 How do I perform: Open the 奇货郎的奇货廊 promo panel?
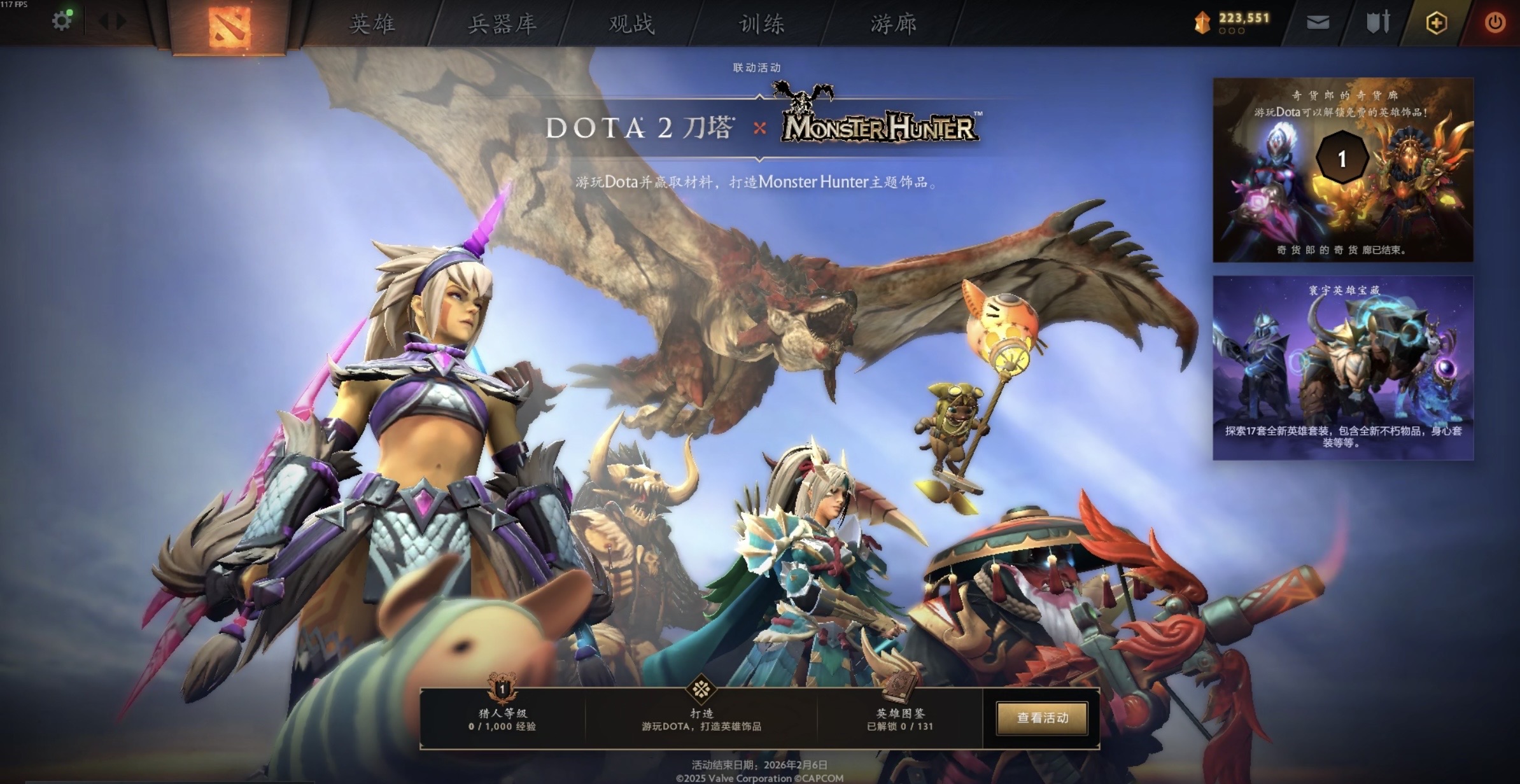pos(1342,170)
